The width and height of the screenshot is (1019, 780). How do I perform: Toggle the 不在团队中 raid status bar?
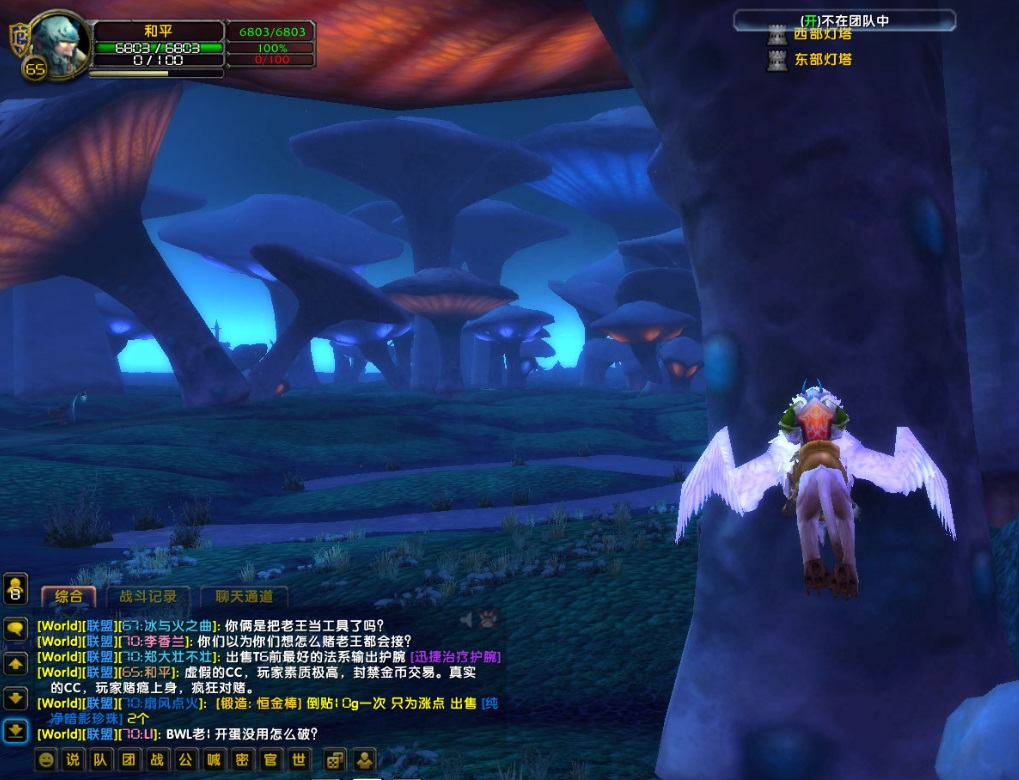[844, 19]
